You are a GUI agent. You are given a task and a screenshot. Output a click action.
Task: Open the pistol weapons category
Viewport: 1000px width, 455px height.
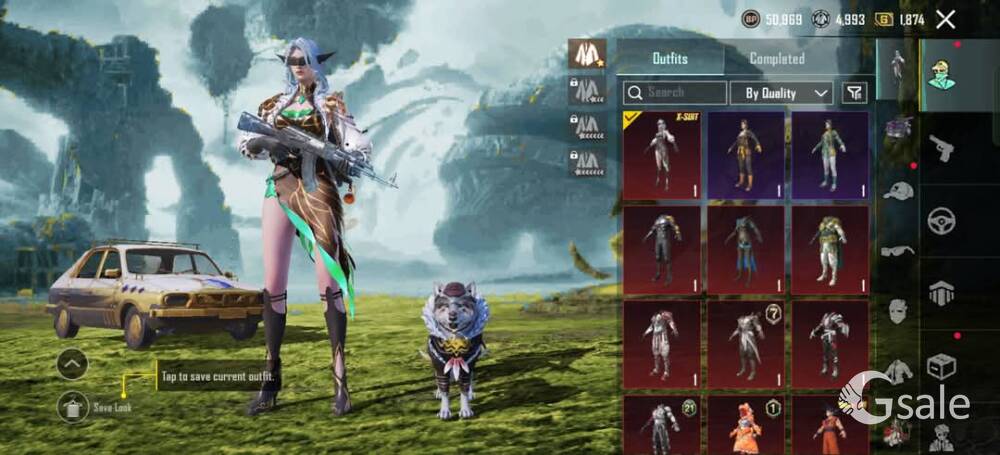tap(941, 149)
